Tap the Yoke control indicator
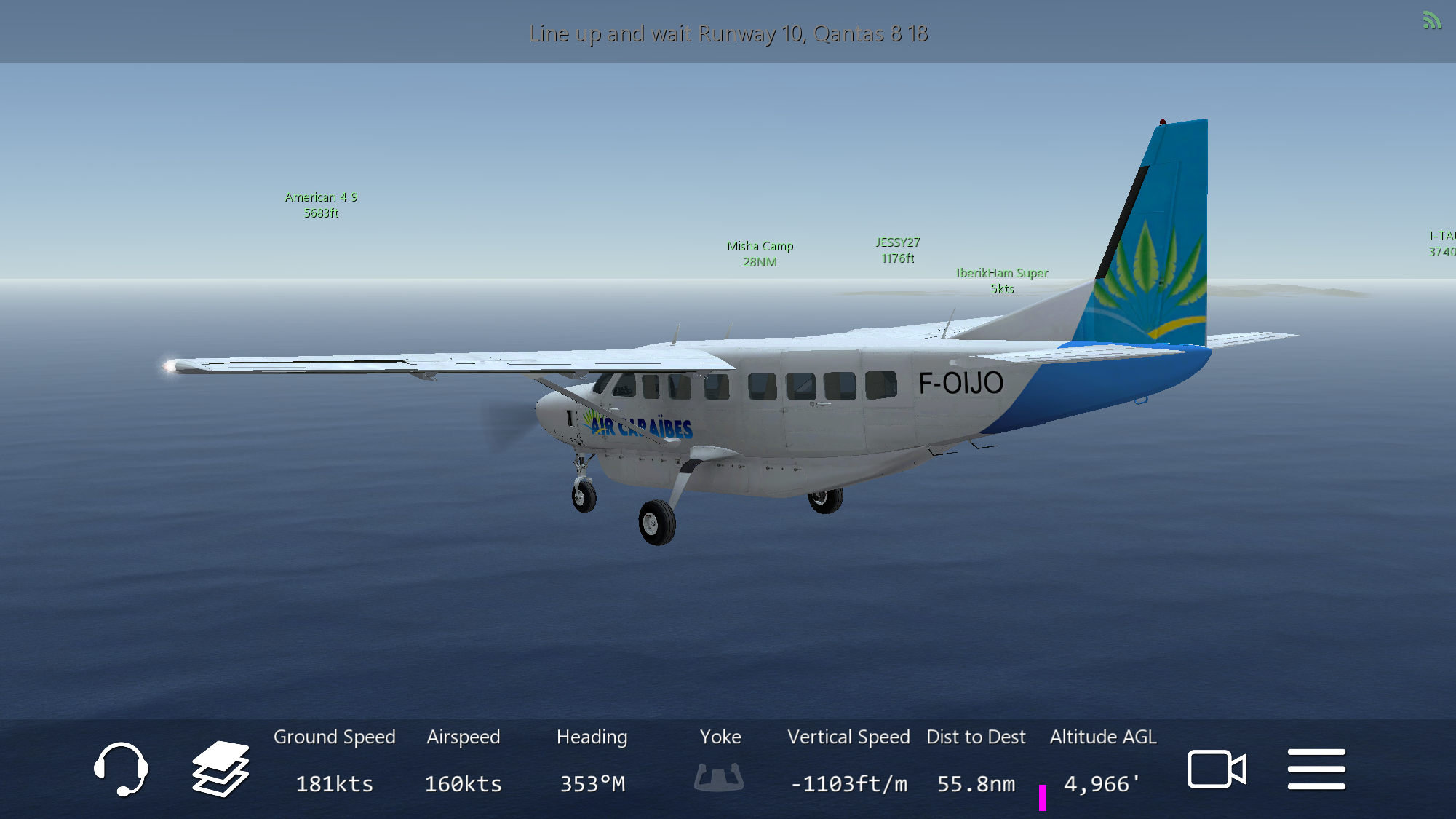The image size is (1456, 819). (x=720, y=776)
